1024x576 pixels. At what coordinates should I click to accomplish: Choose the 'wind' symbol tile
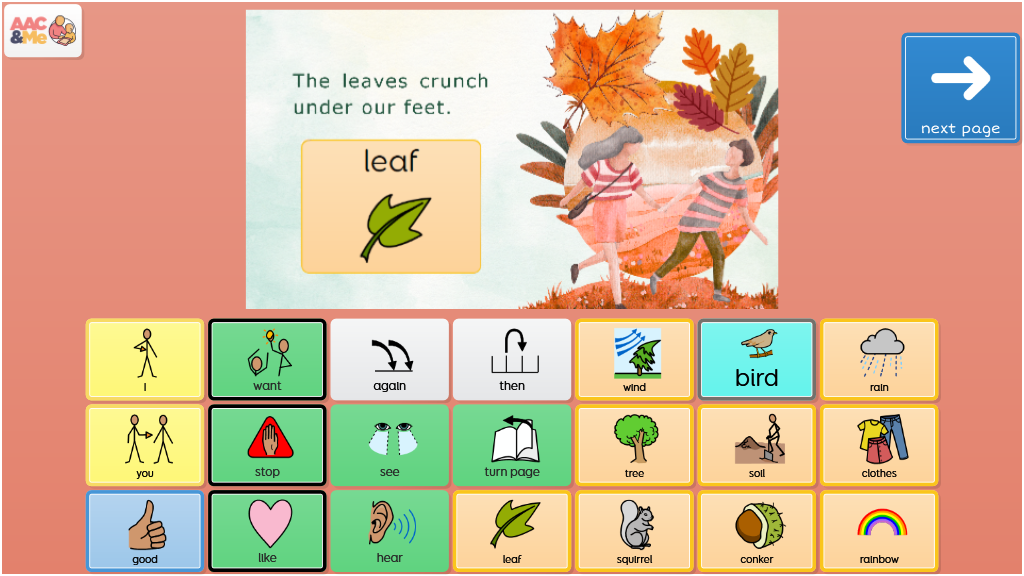[x=634, y=360]
